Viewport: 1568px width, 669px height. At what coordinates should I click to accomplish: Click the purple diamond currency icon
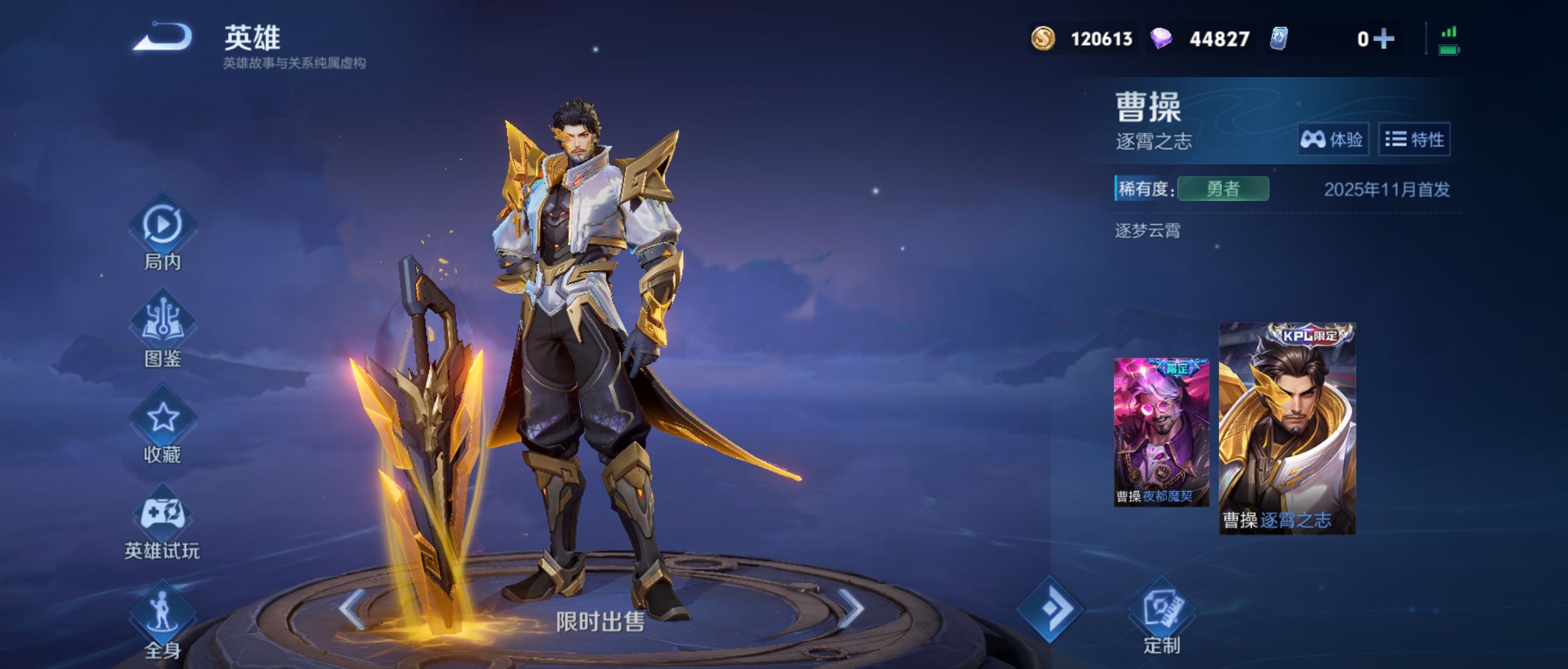[1161, 39]
